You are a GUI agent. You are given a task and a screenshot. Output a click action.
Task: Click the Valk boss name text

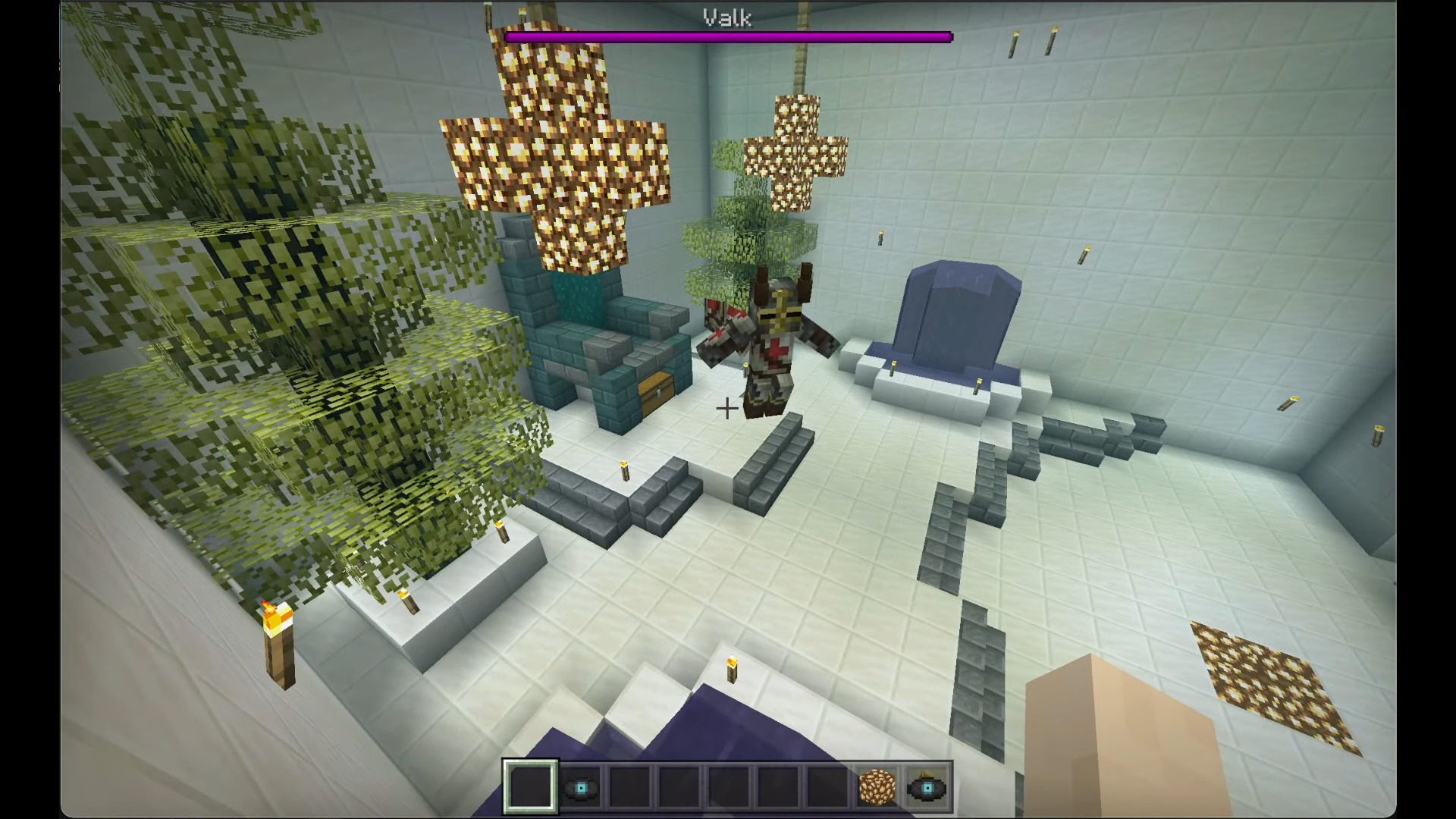[725, 19]
